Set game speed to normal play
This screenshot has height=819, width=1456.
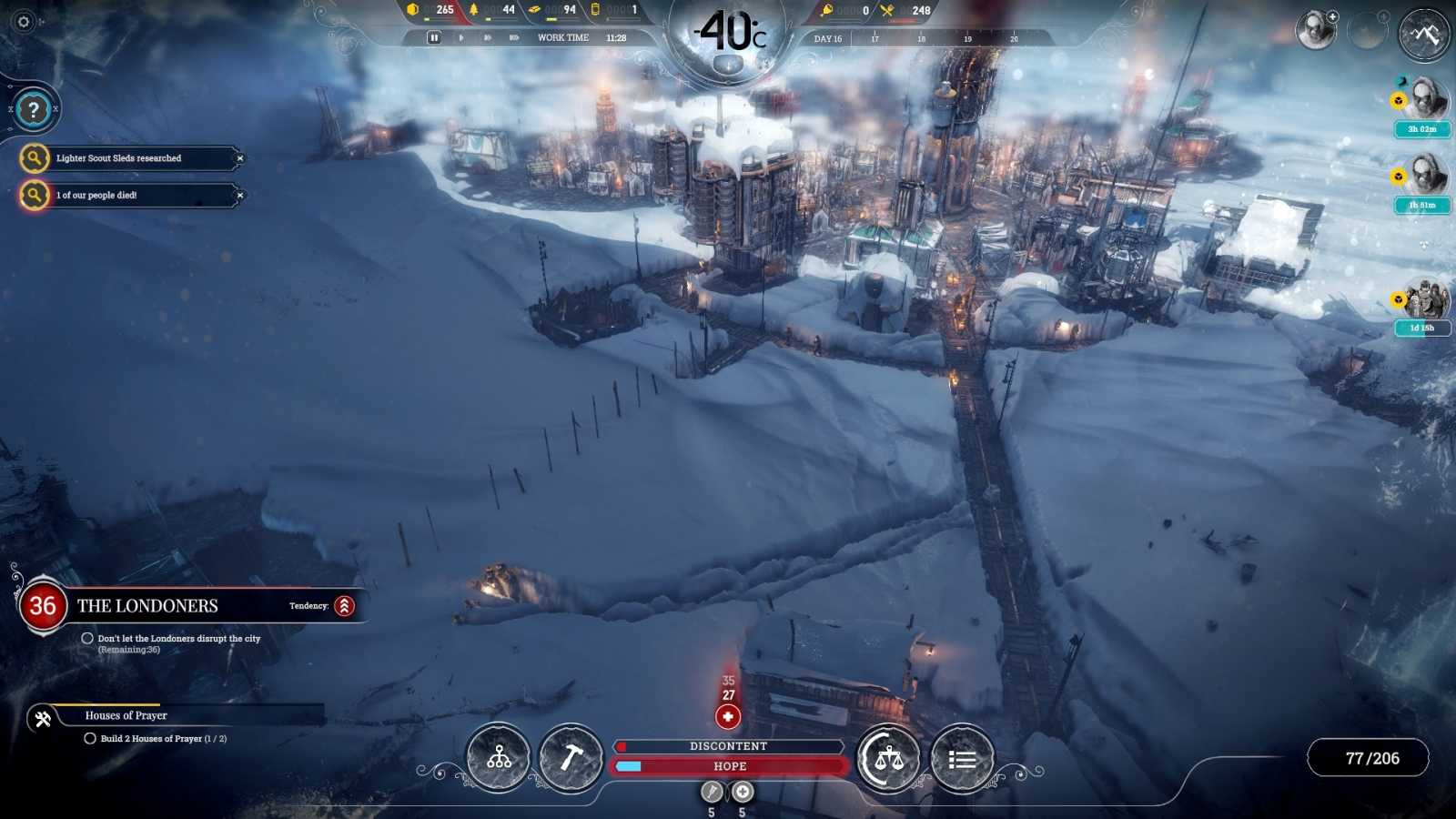461,37
